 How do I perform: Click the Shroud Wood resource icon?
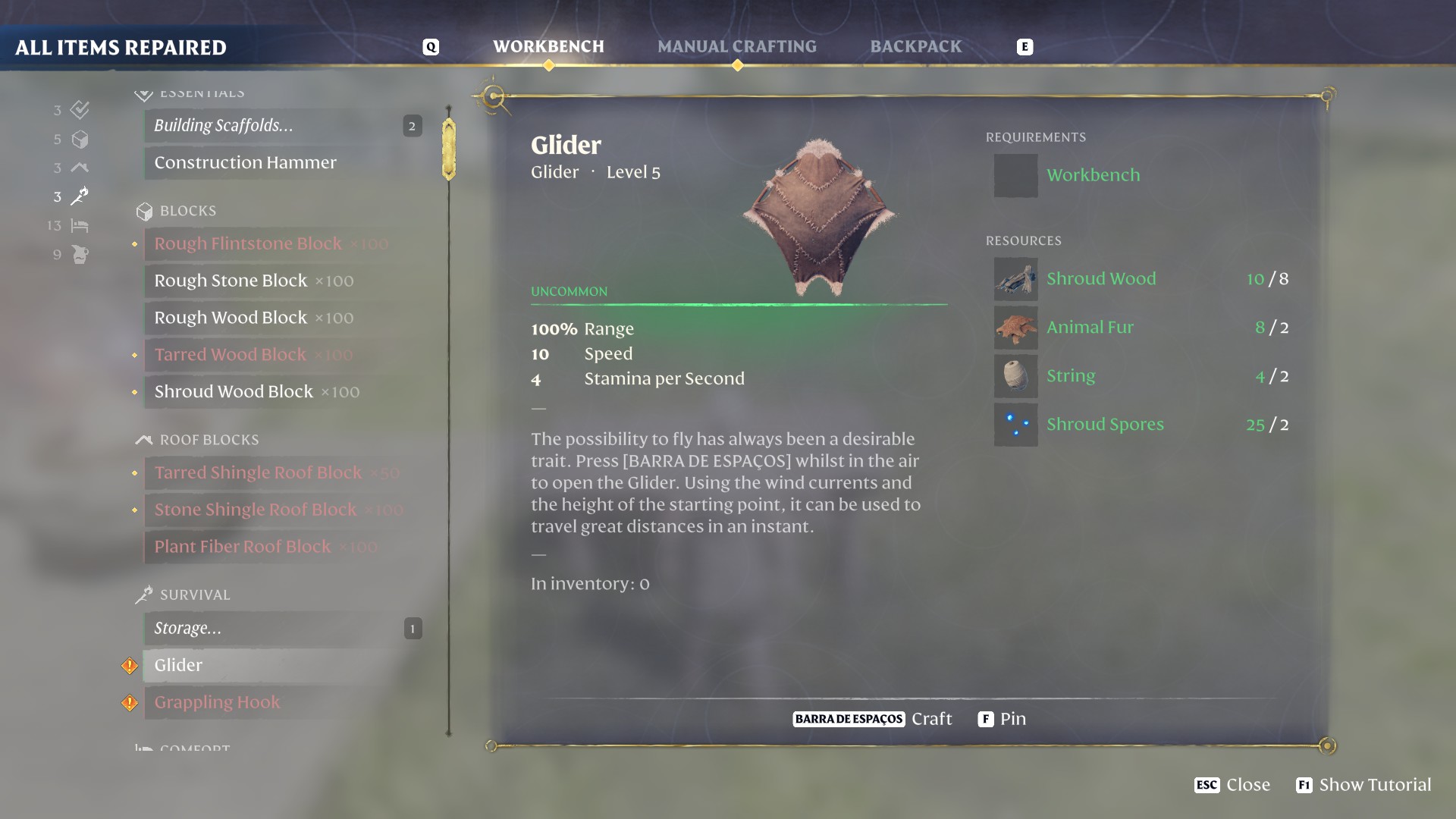[1016, 278]
